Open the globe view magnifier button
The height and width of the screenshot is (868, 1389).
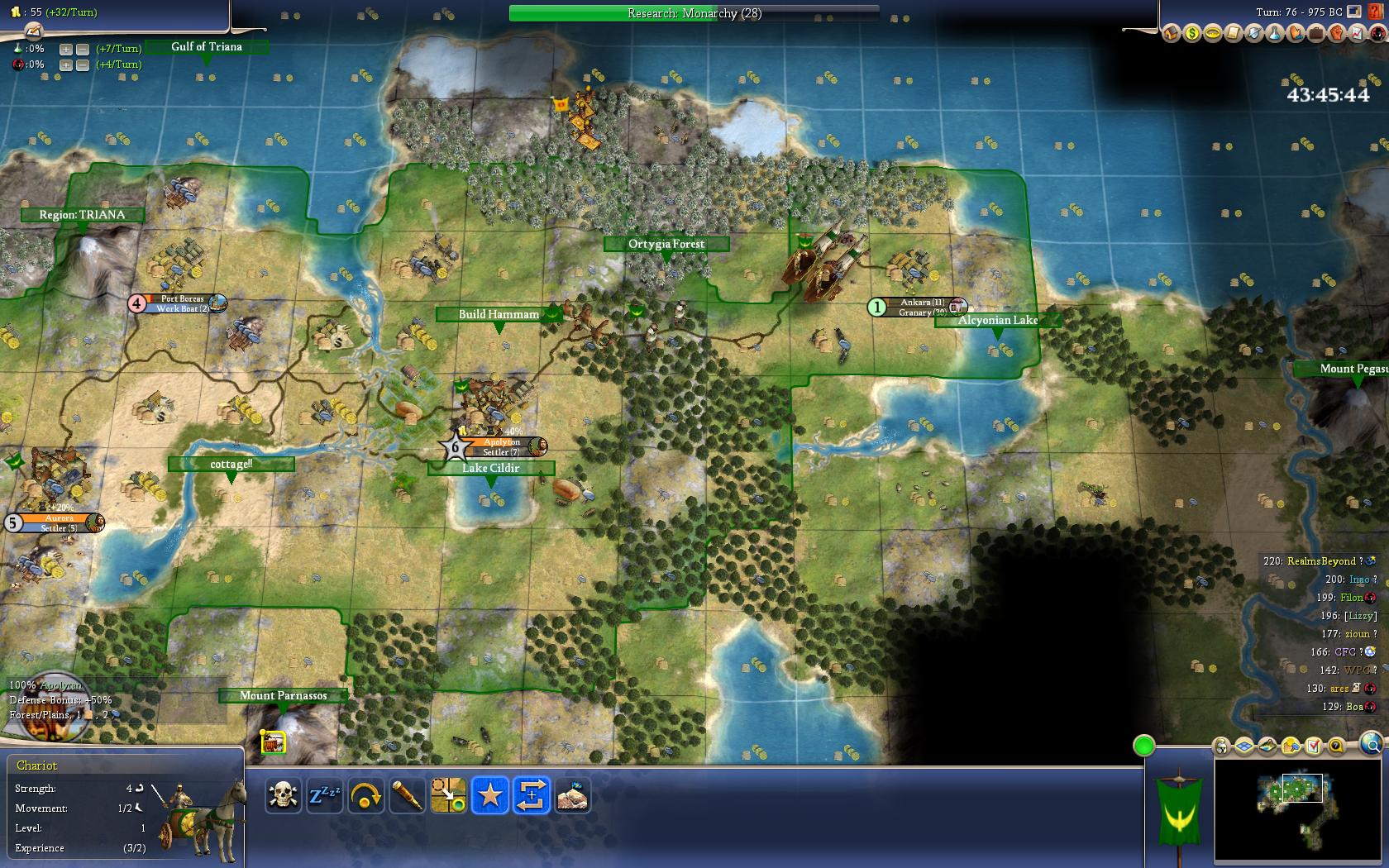tap(1370, 744)
